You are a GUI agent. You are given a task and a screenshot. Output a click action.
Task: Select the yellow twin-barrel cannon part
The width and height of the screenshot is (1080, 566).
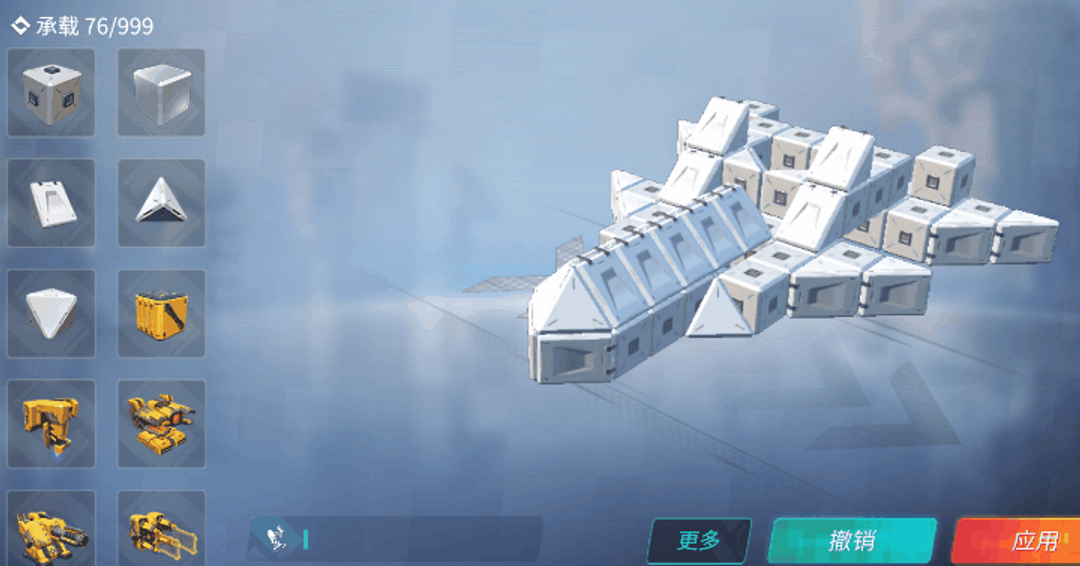point(161,530)
